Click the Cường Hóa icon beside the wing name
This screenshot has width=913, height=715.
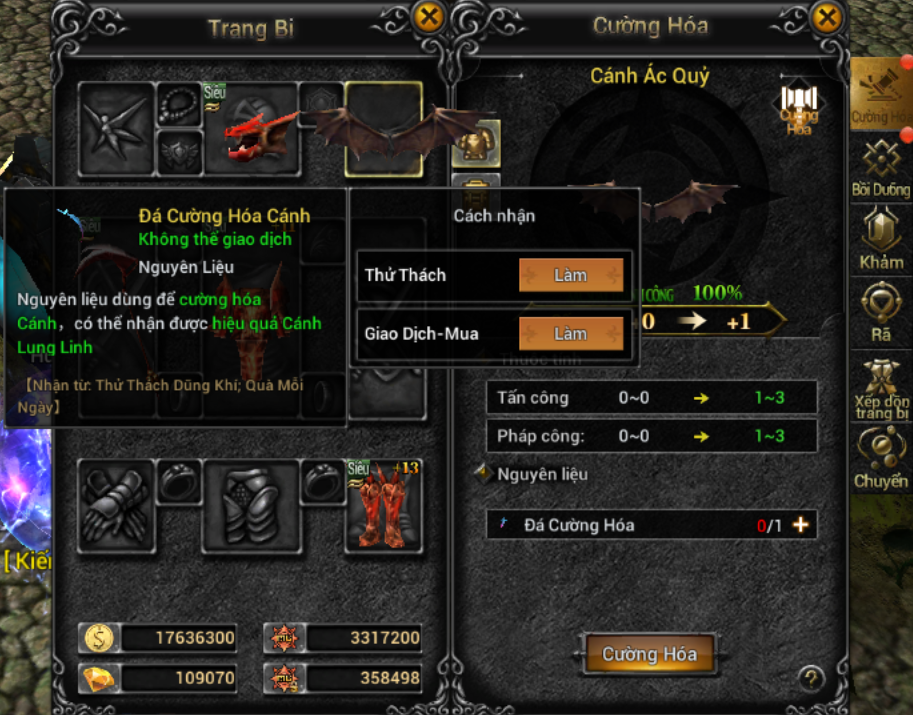[x=798, y=110]
